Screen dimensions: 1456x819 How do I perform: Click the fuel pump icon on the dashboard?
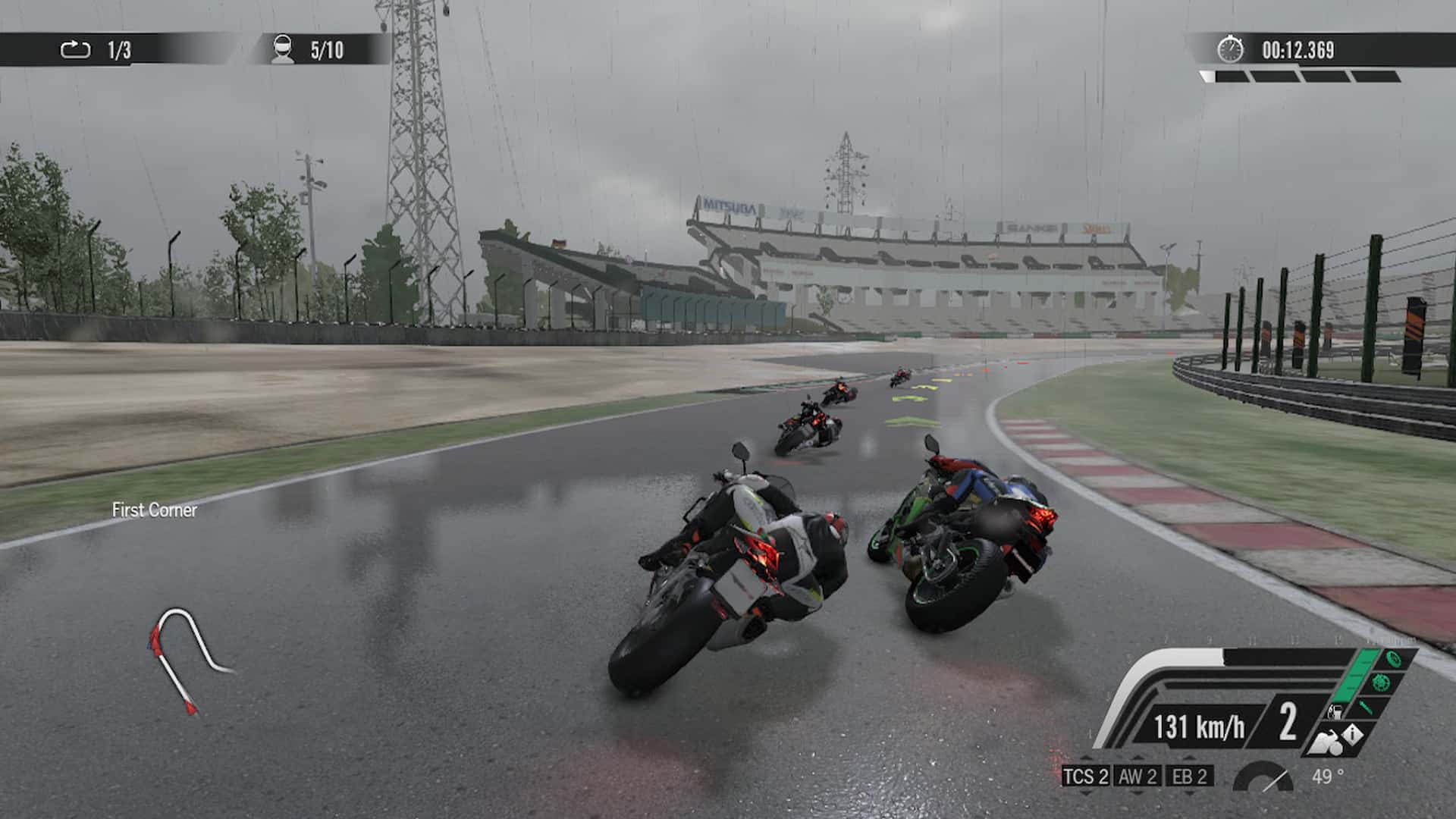[x=1335, y=711]
